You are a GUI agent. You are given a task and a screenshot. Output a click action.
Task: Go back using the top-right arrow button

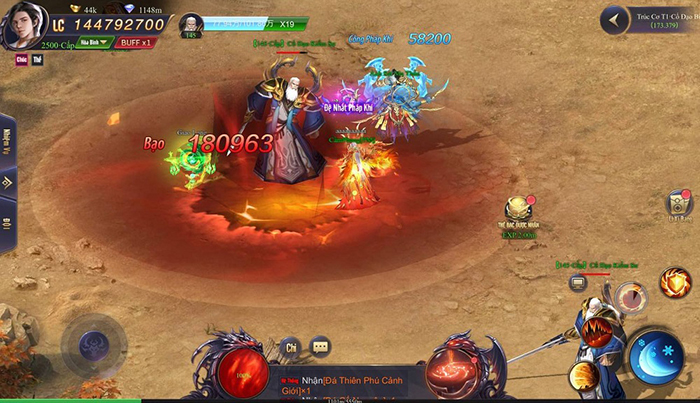pos(615,19)
